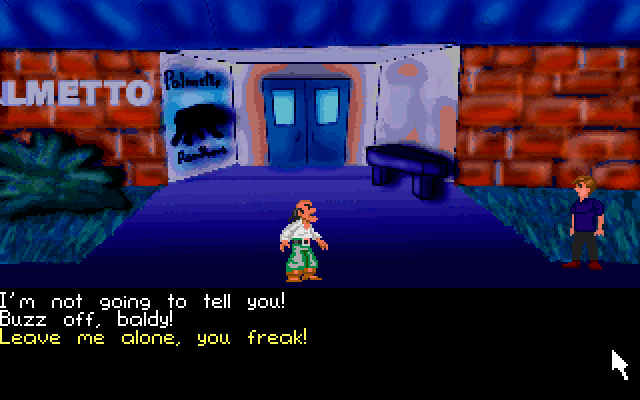Say "Leave me alone, you freak!"
Viewport: 640px width, 400px height.
(x=153, y=337)
